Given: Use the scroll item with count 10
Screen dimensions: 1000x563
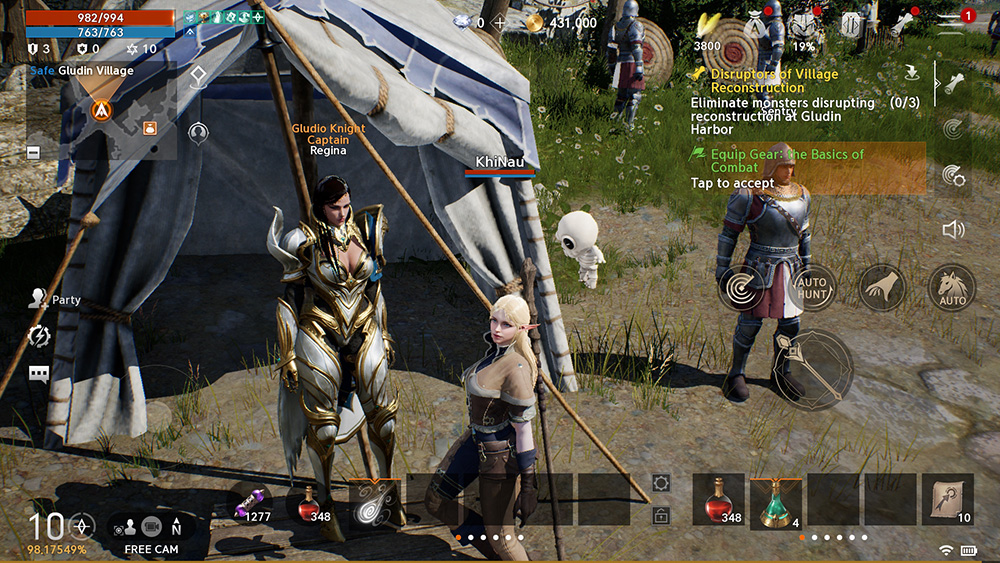Looking at the screenshot, I should (946, 500).
